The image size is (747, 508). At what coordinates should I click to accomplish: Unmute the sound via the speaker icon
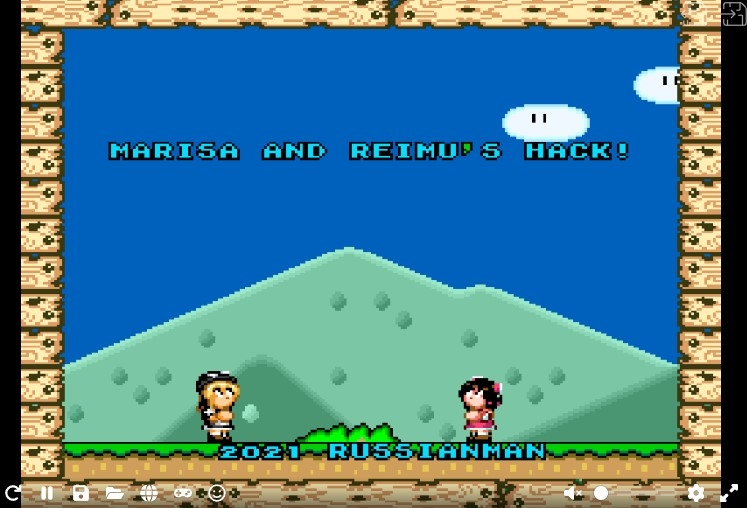click(573, 493)
